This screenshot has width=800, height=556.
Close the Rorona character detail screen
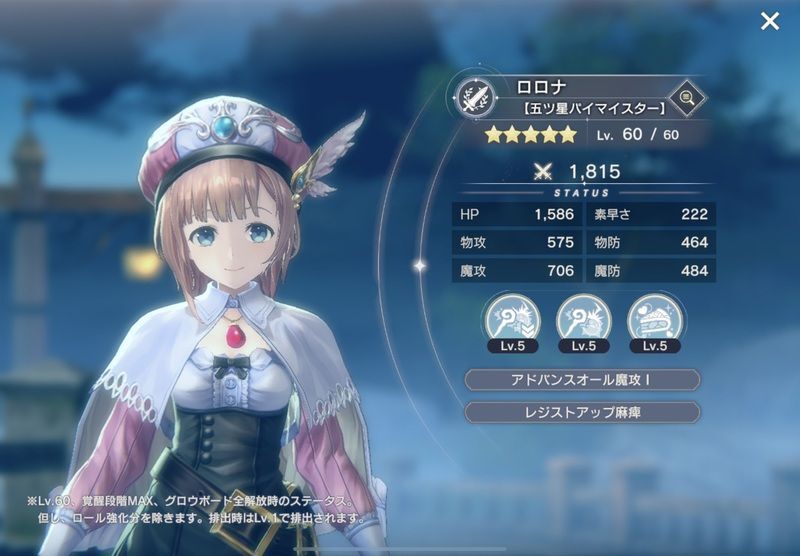[x=769, y=21]
